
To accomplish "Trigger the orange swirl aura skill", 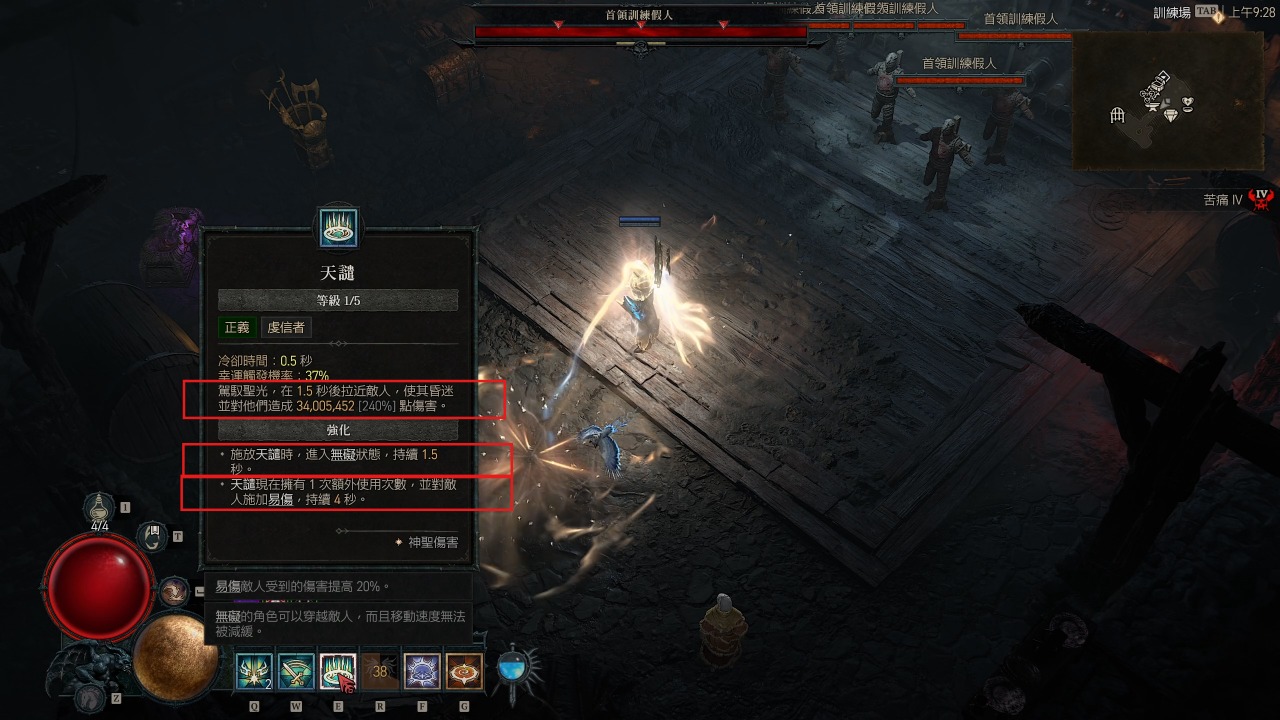I will [464, 671].
